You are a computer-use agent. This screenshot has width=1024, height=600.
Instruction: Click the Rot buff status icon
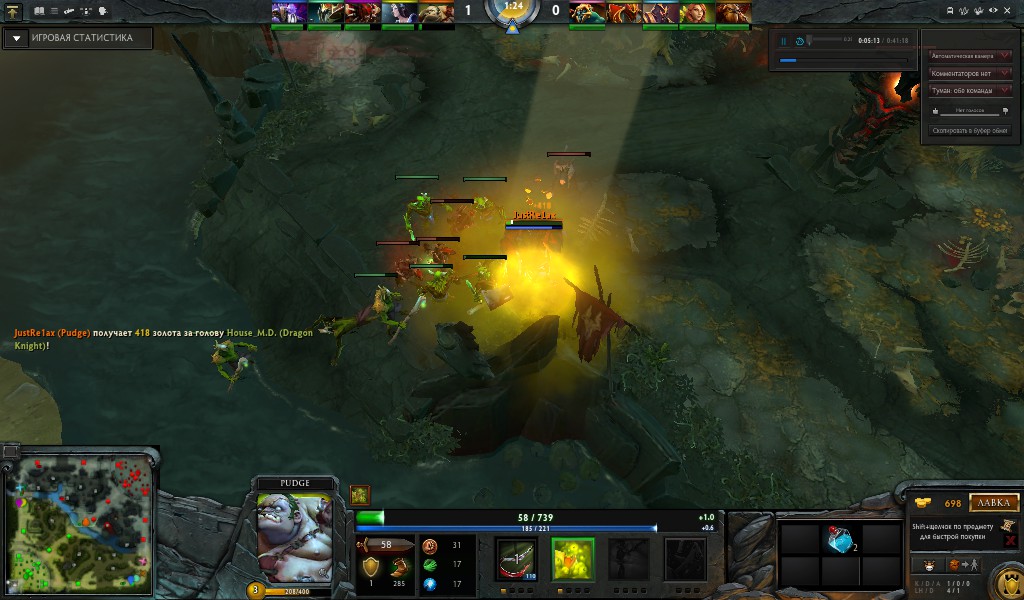[360, 494]
